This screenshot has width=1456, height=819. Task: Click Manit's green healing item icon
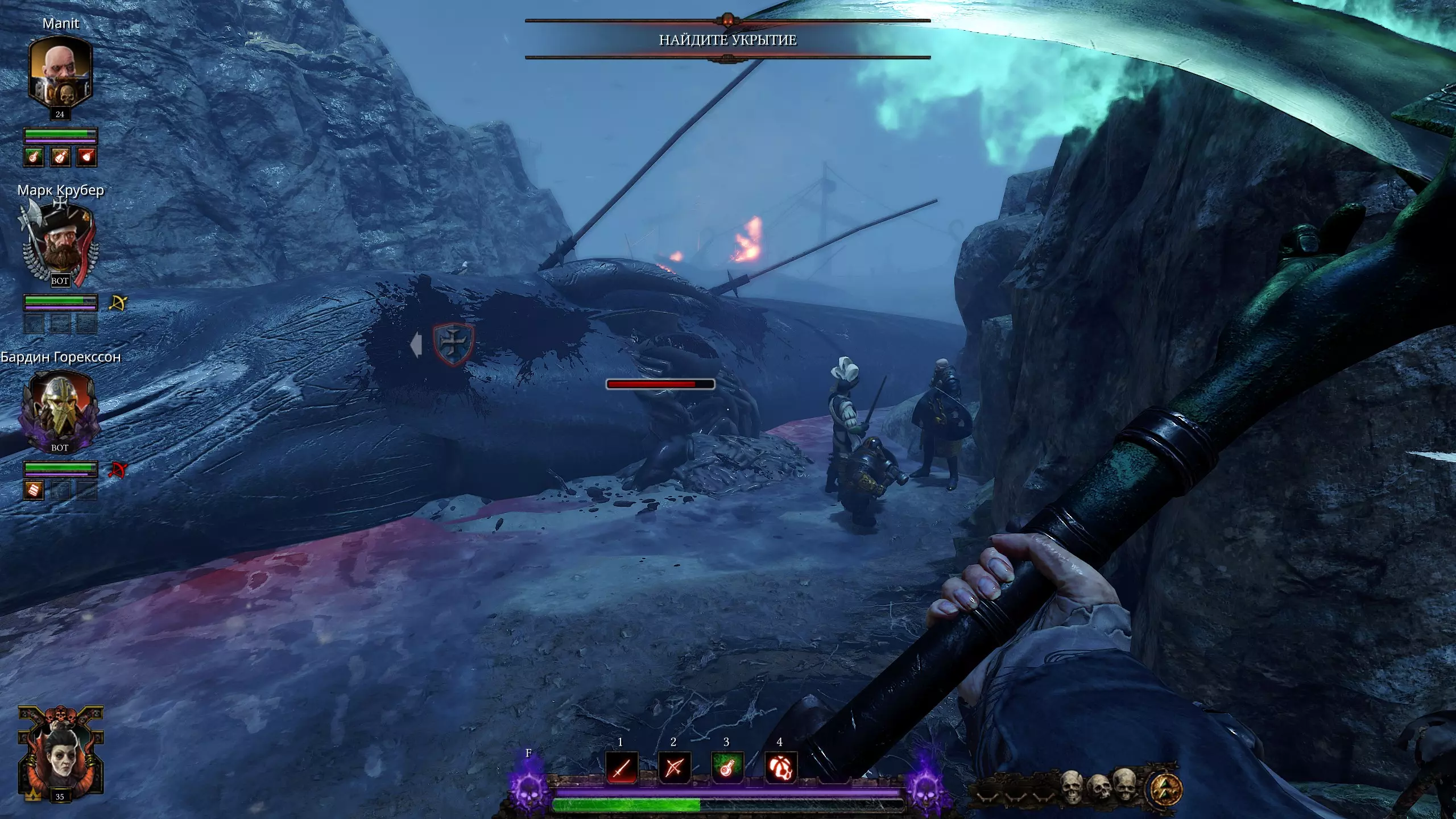pyautogui.click(x=34, y=156)
